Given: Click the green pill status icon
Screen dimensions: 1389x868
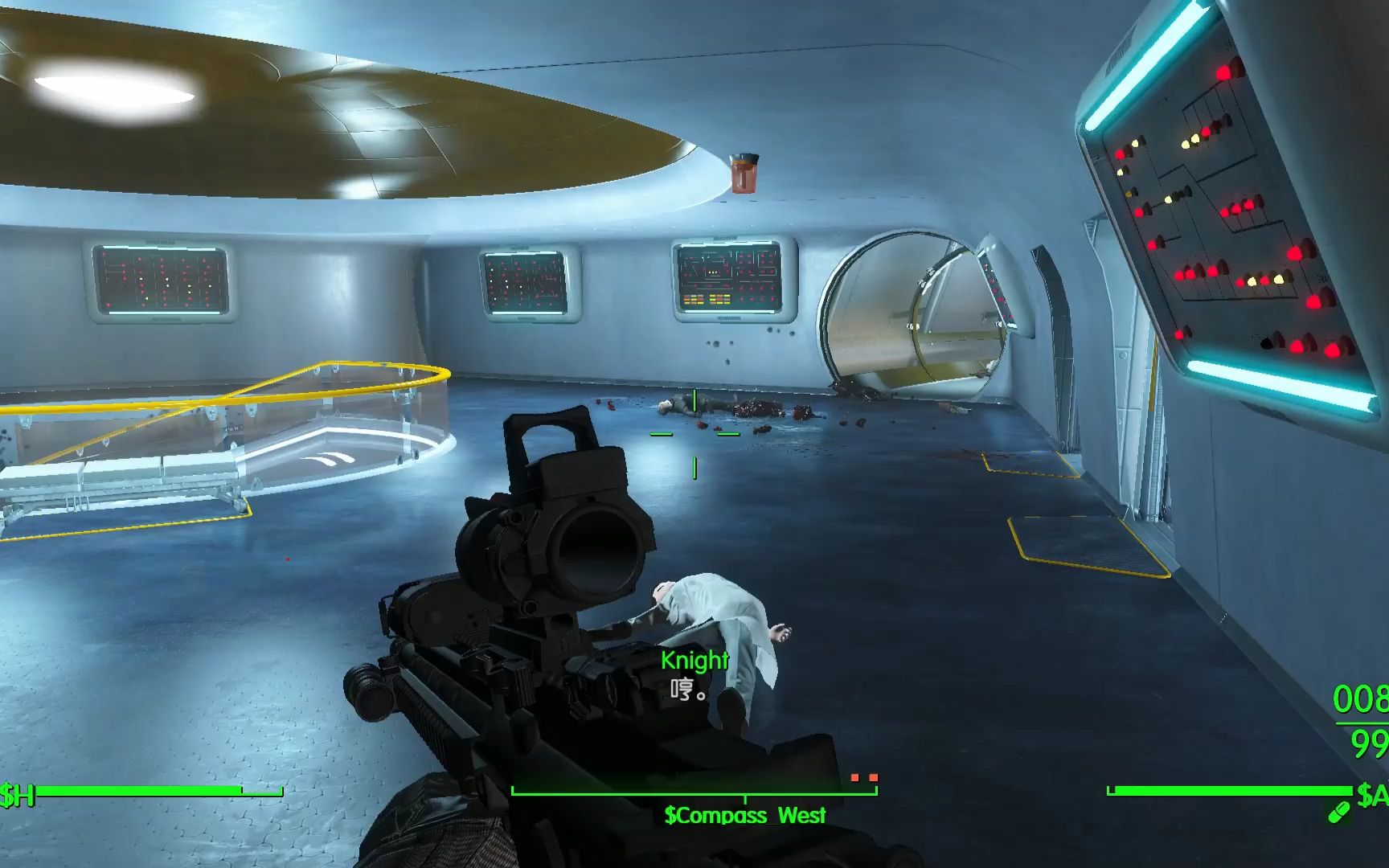Looking at the screenshot, I should [1338, 813].
